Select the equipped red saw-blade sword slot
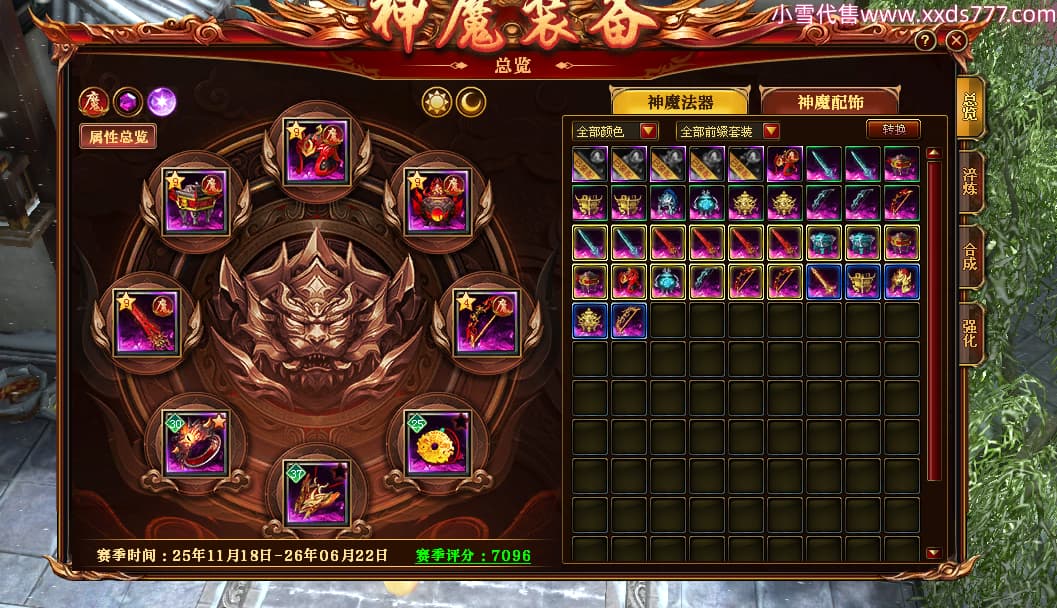This screenshot has height=608, width=1057. pos(146,322)
